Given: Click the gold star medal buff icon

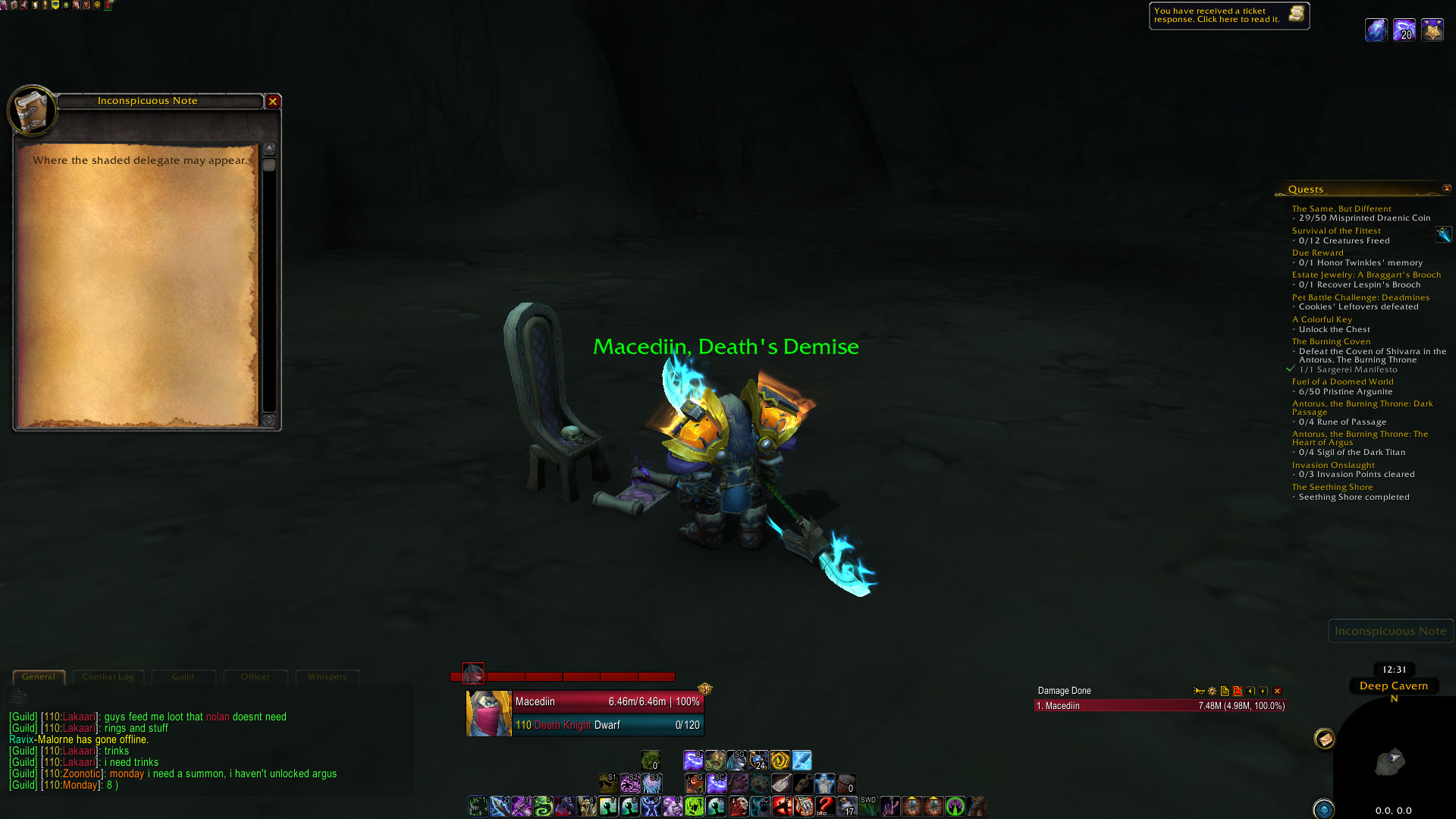Looking at the screenshot, I should tap(1432, 30).
